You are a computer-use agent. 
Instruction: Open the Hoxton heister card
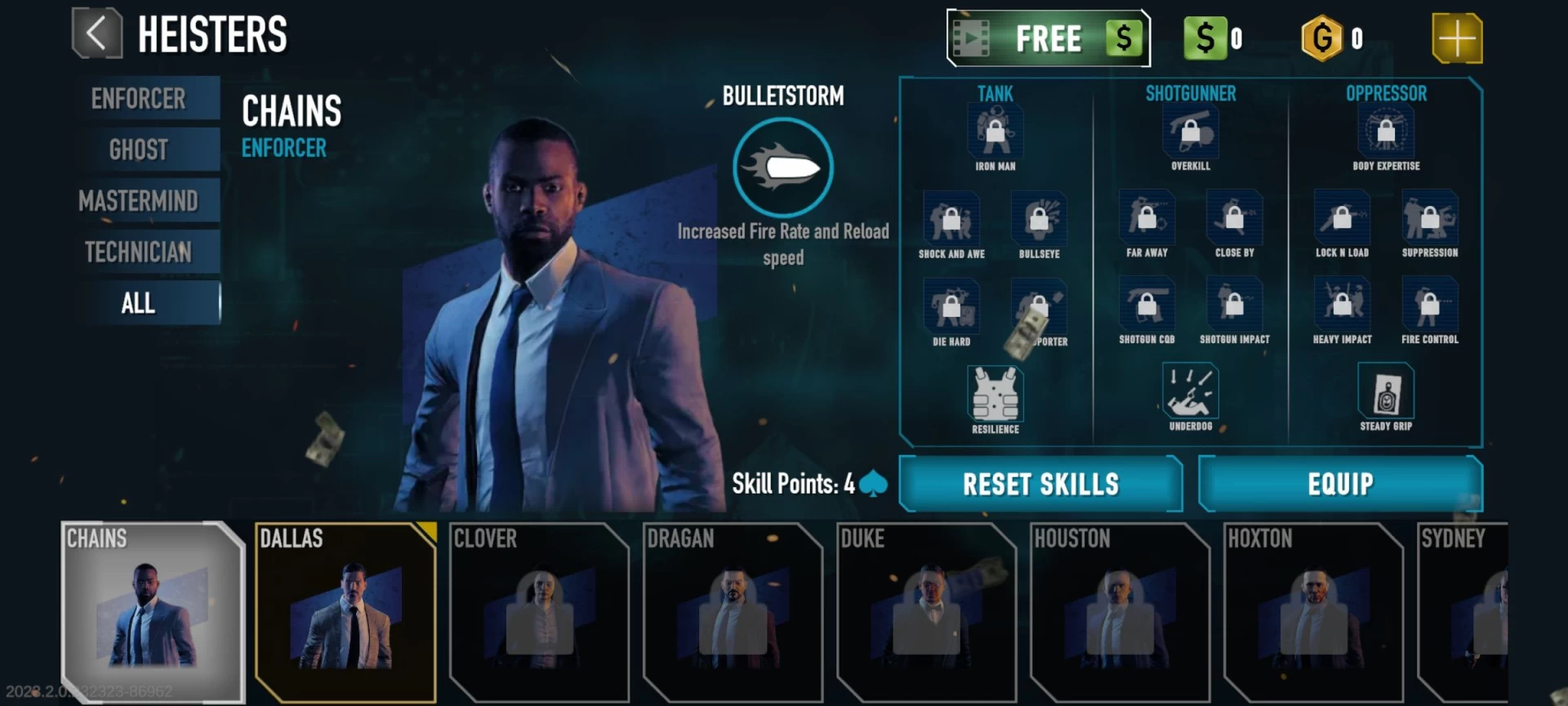[x=1313, y=613]
